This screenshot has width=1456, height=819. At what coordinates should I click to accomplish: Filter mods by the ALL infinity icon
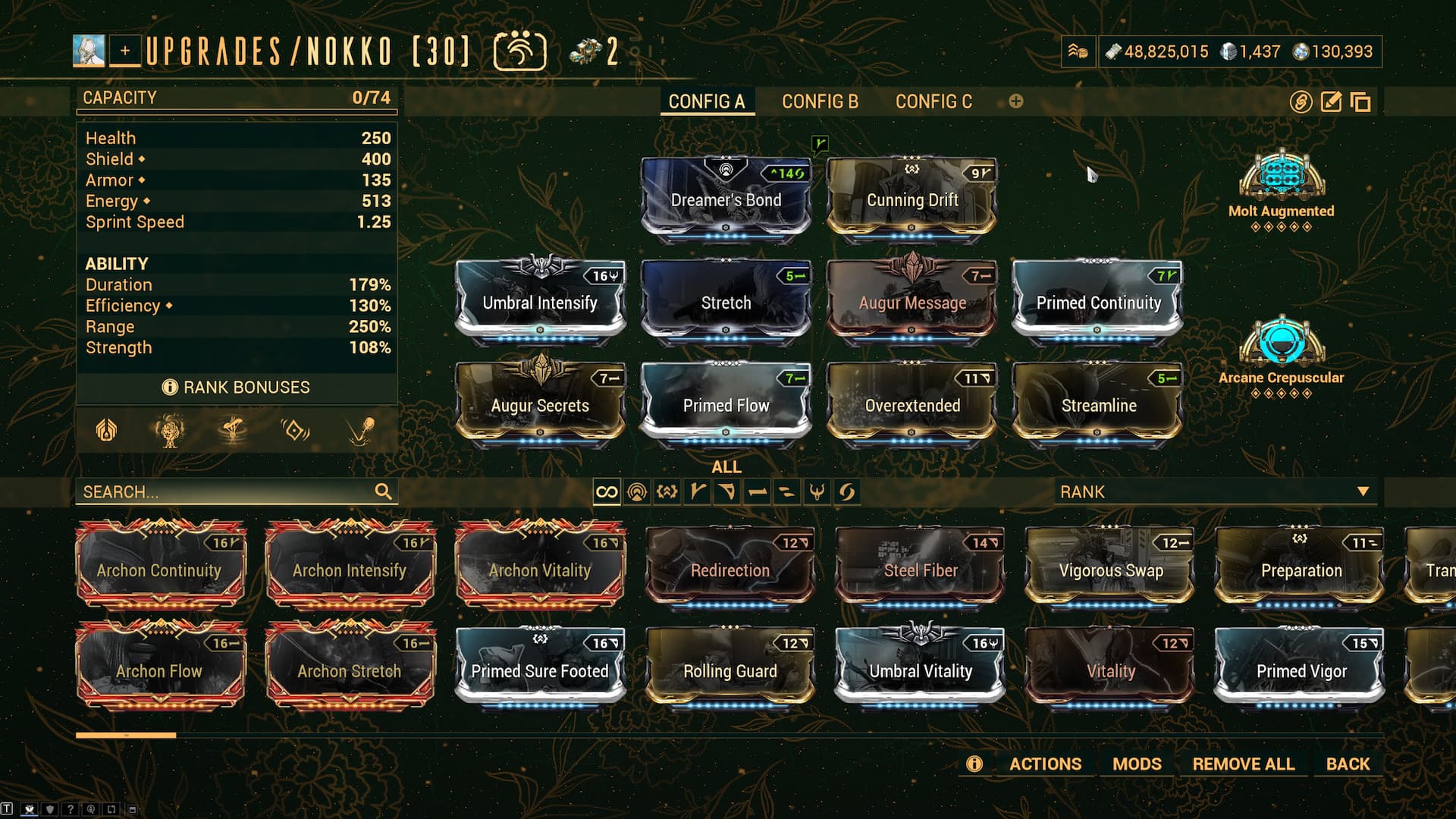(607, 492)
